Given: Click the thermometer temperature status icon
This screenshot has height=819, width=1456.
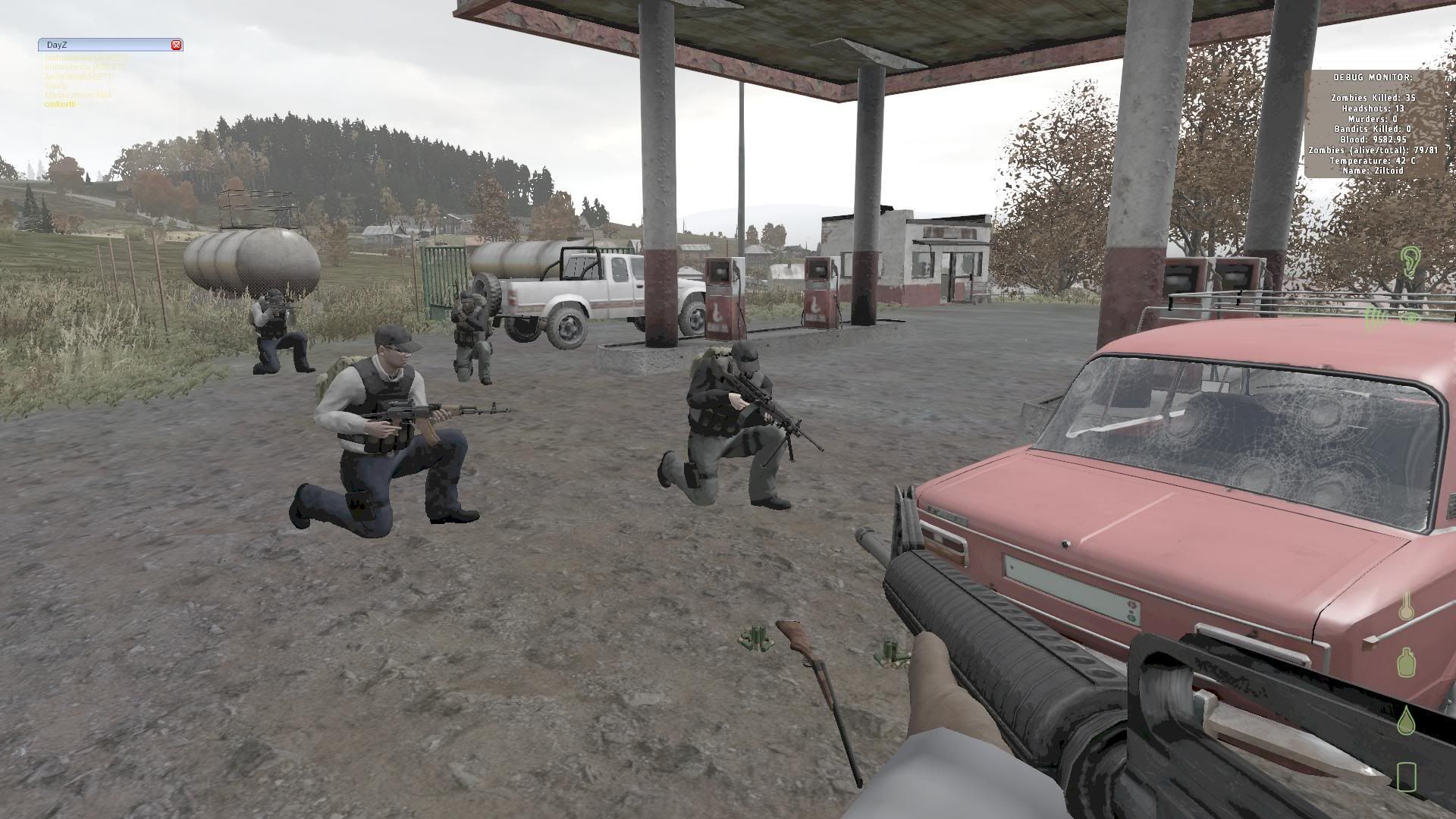Looking at the screenshot, I should pos(1407,607).
